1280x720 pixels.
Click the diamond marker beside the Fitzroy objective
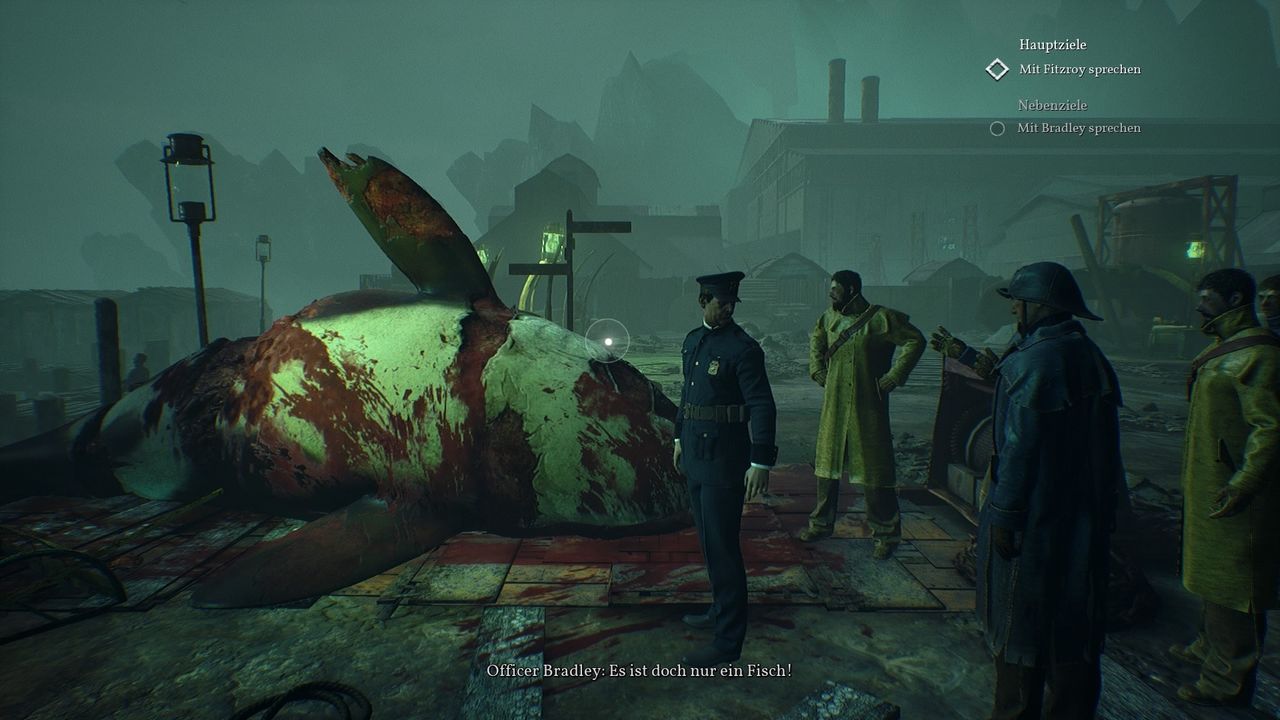(997, 69)
